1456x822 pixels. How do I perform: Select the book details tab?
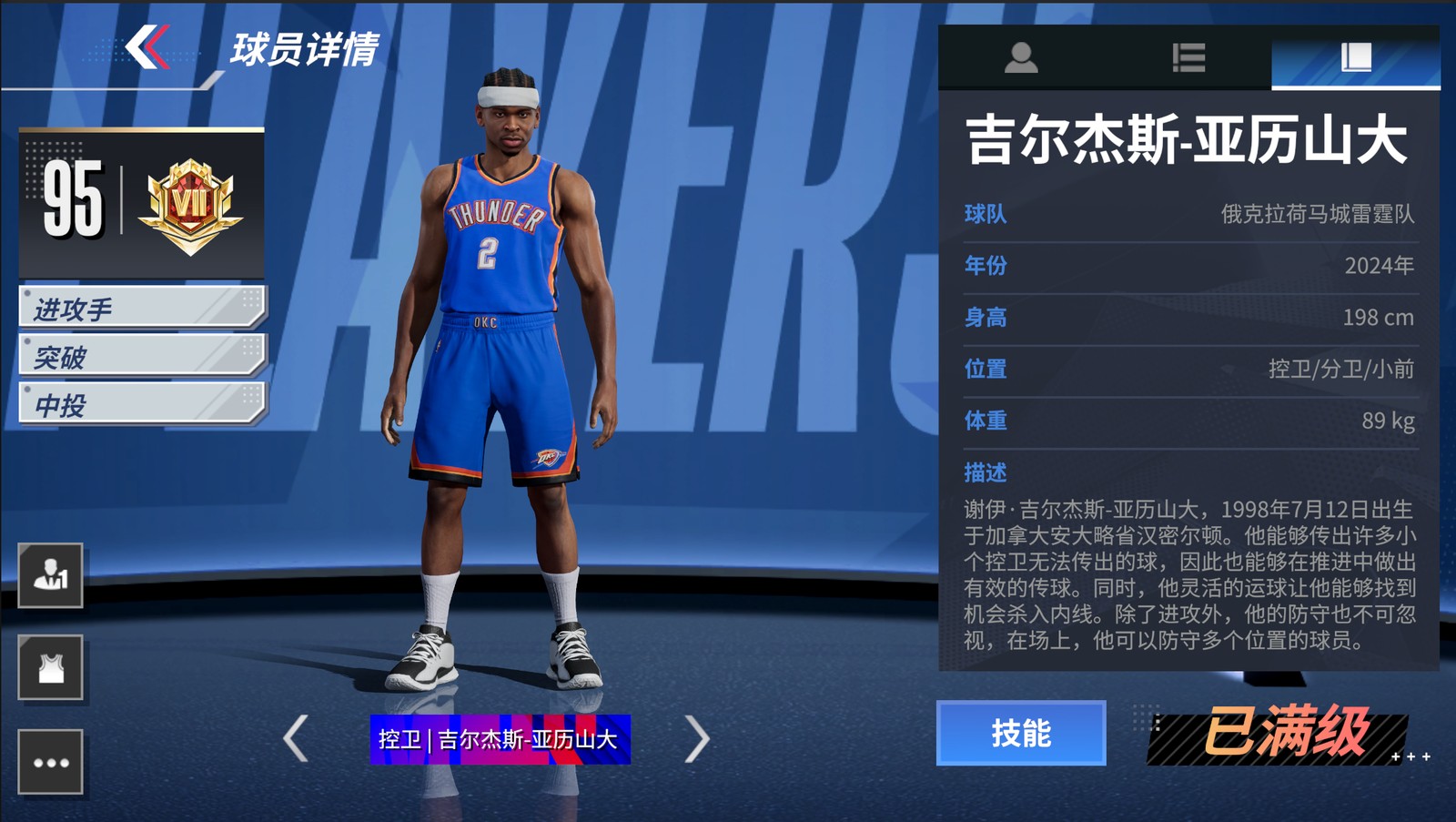[1355, 58]
